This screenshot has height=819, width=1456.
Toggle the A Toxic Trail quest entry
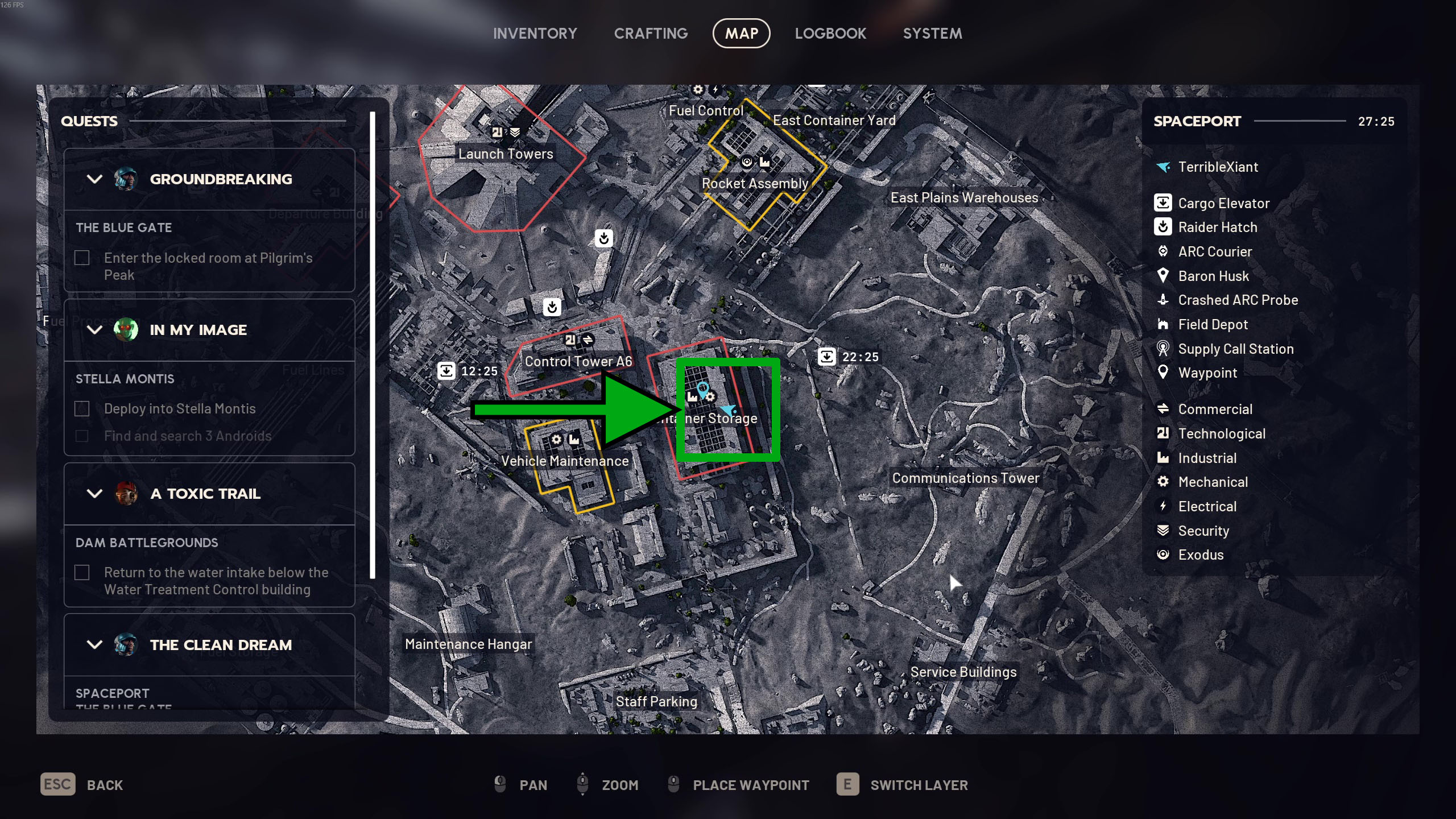(95, 494)
